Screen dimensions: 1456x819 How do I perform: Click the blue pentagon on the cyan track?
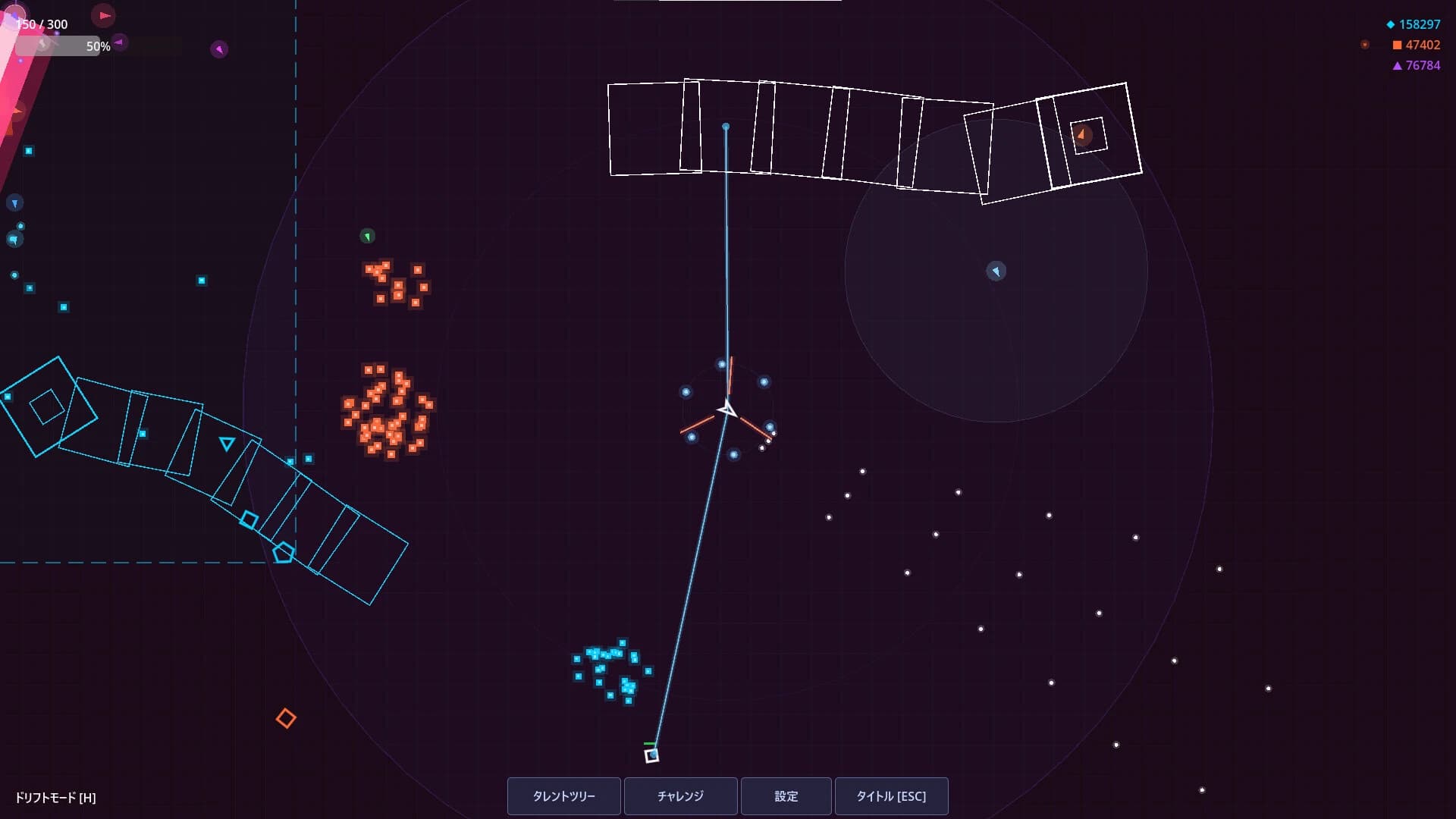[282, 553]
